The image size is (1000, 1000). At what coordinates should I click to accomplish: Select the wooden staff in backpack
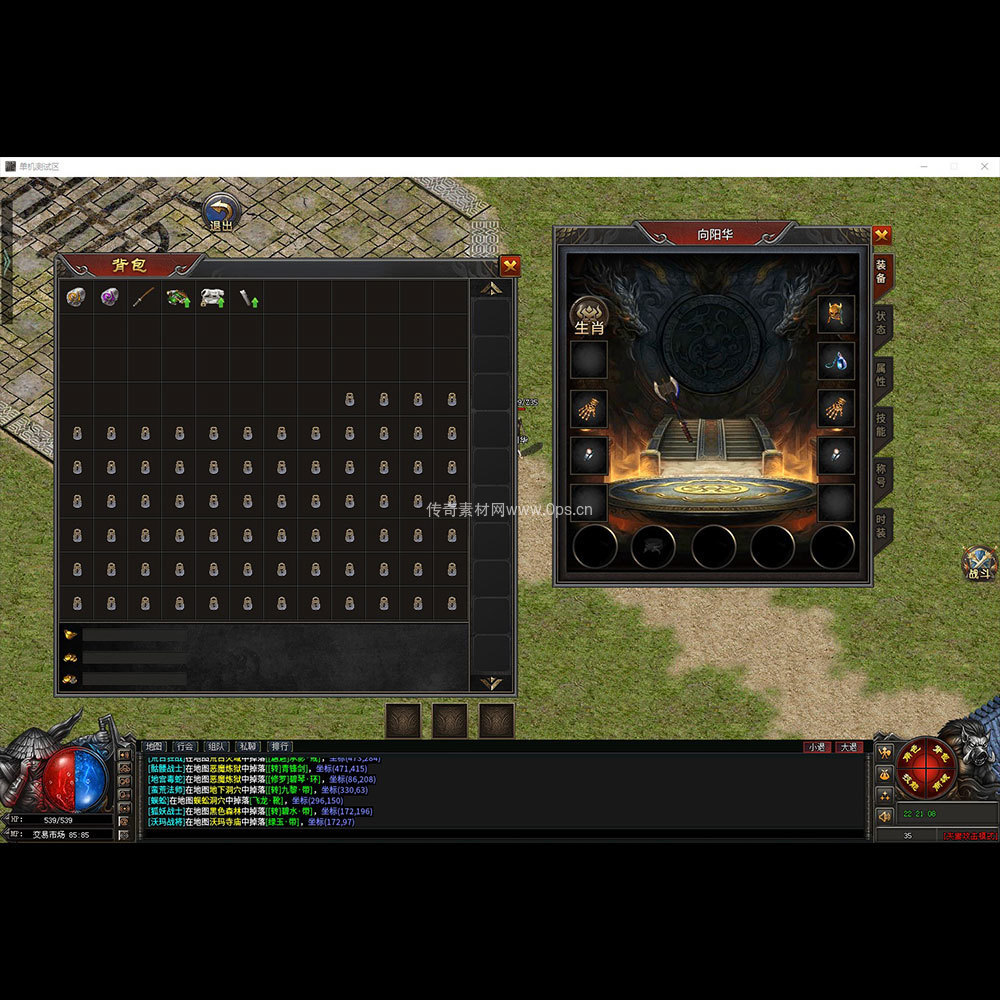coord(144,297)
